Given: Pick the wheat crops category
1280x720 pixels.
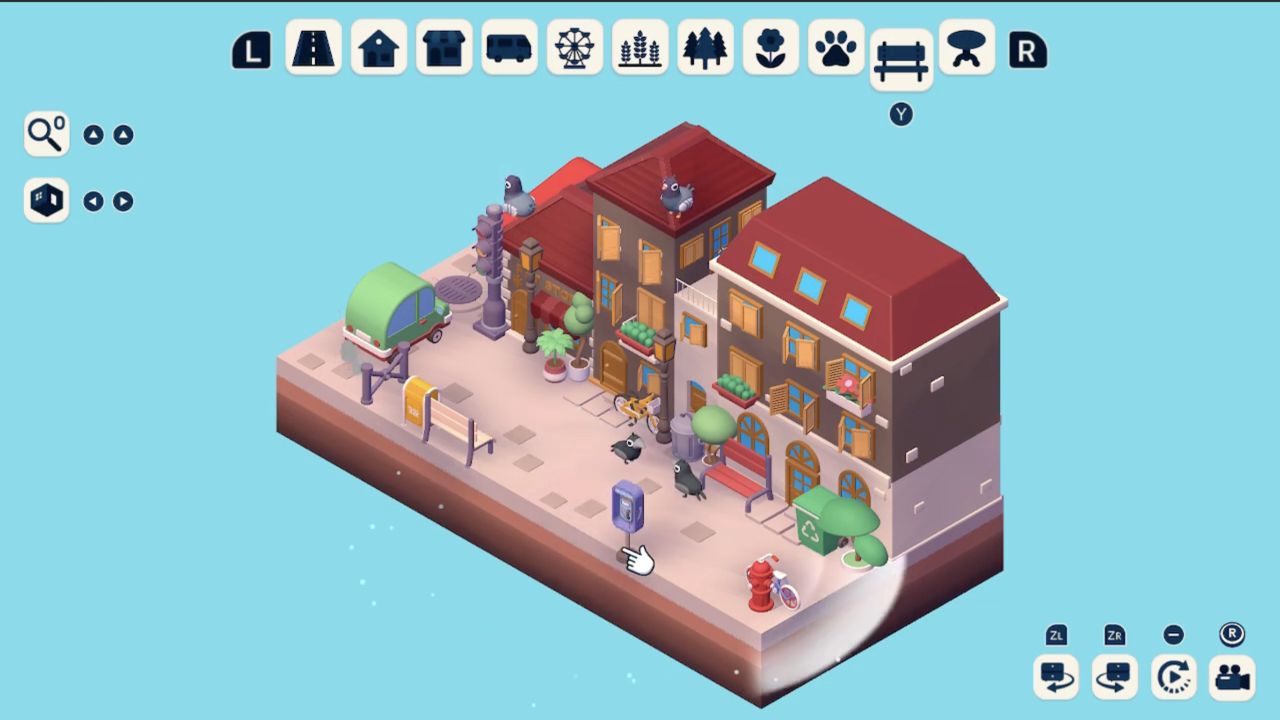Looking at the screenshot, I should tap(640, 48).
